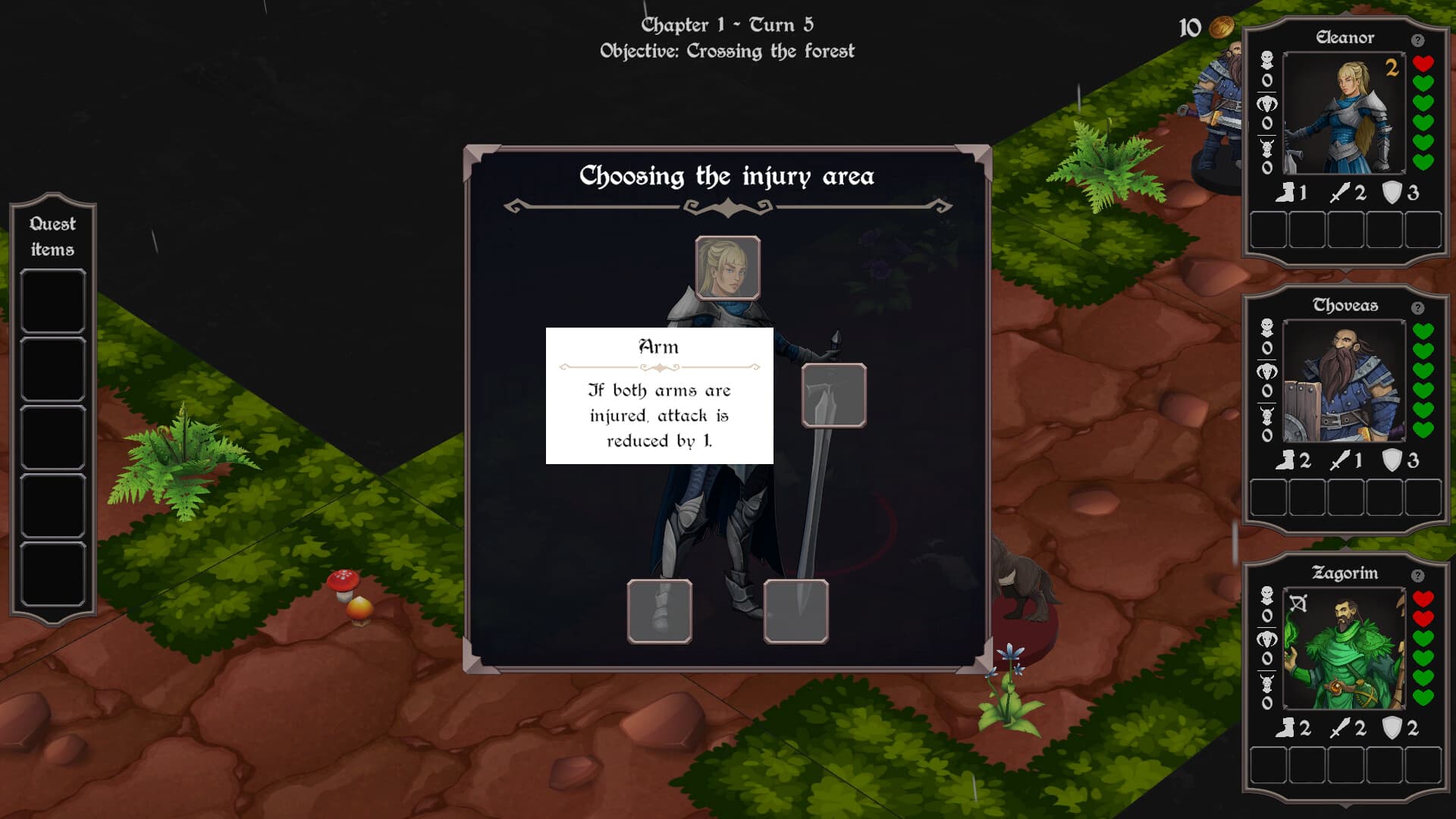Viewport: 1456px width, 819px height.
Task: Click the skull kill-counter icon on Eleanor's card
Action: point(1267,59)
